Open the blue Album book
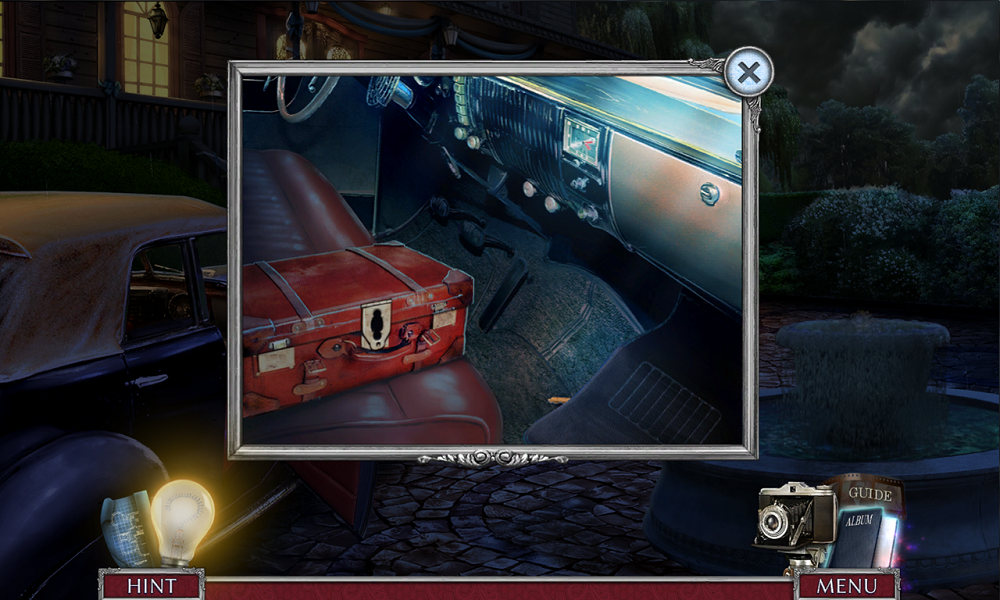The image size is (1000, 600). 862,537
